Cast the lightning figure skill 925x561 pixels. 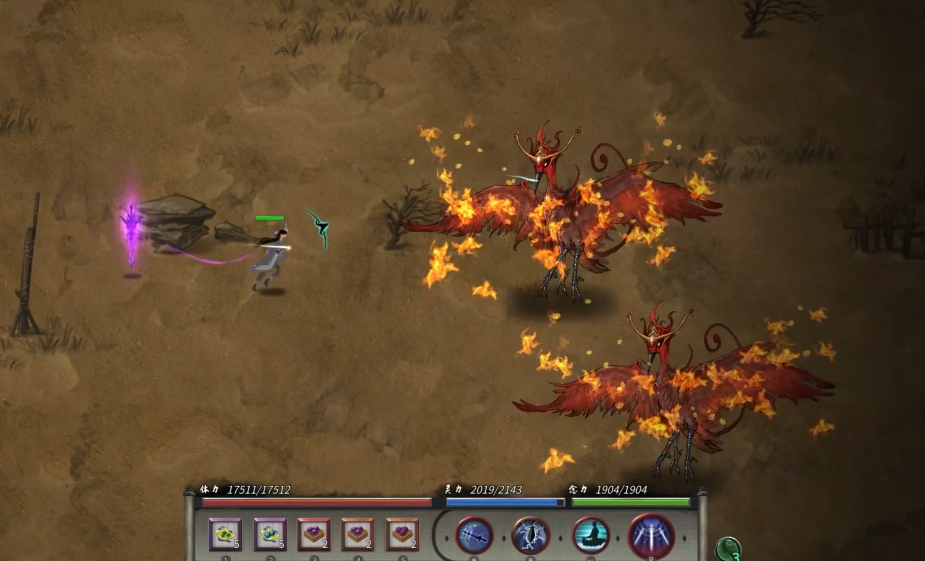pos(531,535)
